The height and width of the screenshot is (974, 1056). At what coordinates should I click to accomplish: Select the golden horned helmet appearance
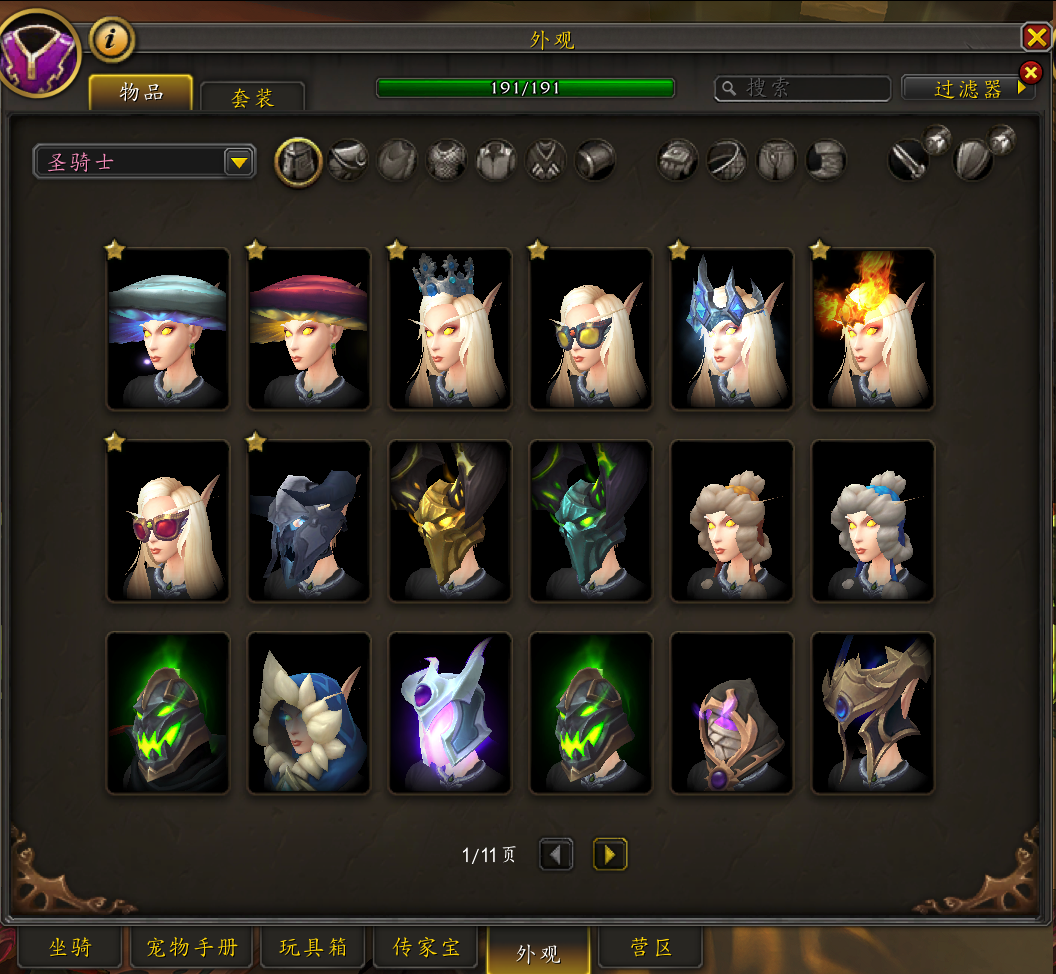tap(450, 521)
